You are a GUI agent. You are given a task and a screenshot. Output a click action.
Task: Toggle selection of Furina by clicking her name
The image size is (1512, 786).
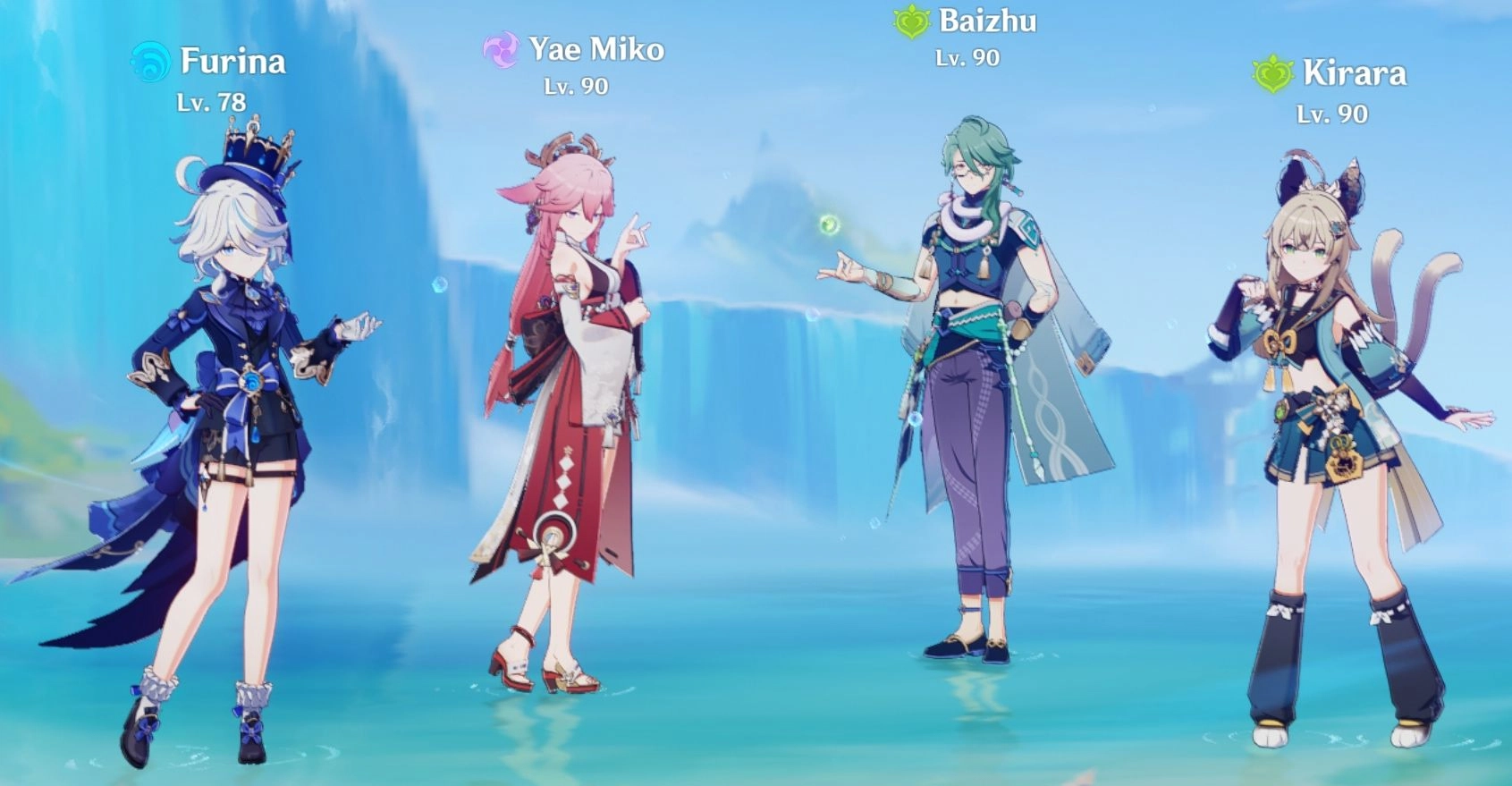[234, 62]
